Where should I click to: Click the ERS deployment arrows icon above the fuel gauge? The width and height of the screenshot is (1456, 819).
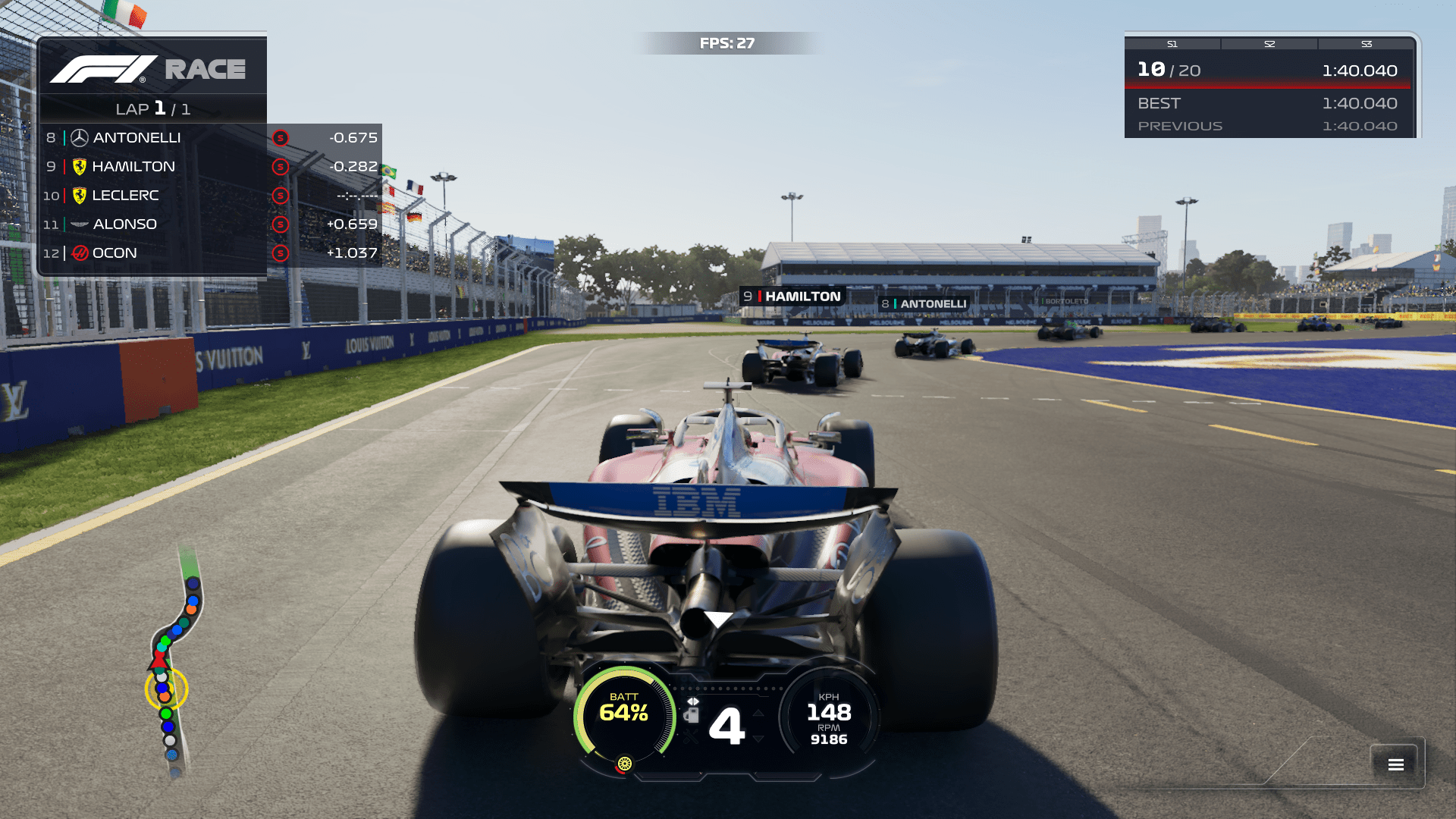(x=693, y=701)
